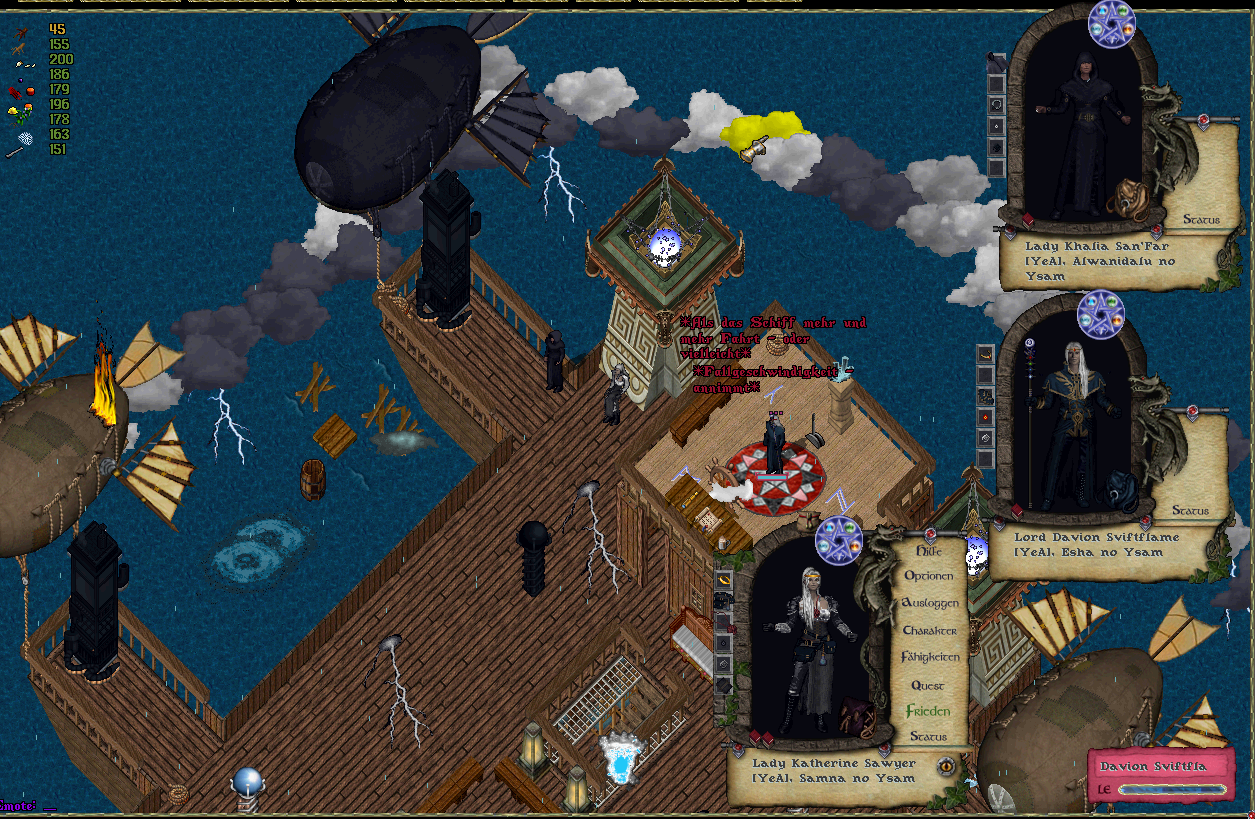Open Status on Katherine Sawyer's paperdoll
Viewport: 1255px width, 819px height.
pos(928,737)
